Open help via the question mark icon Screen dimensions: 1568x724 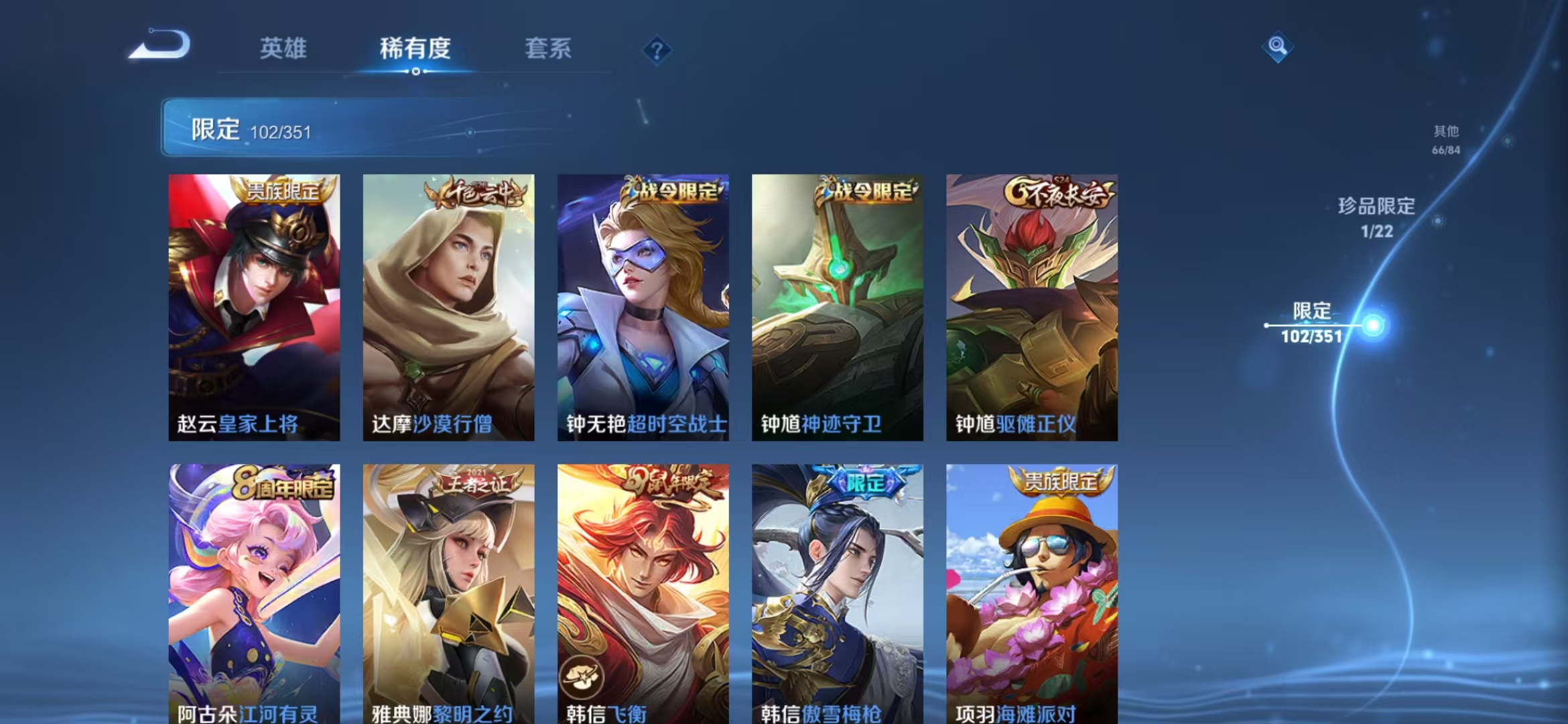coord(658,50)
